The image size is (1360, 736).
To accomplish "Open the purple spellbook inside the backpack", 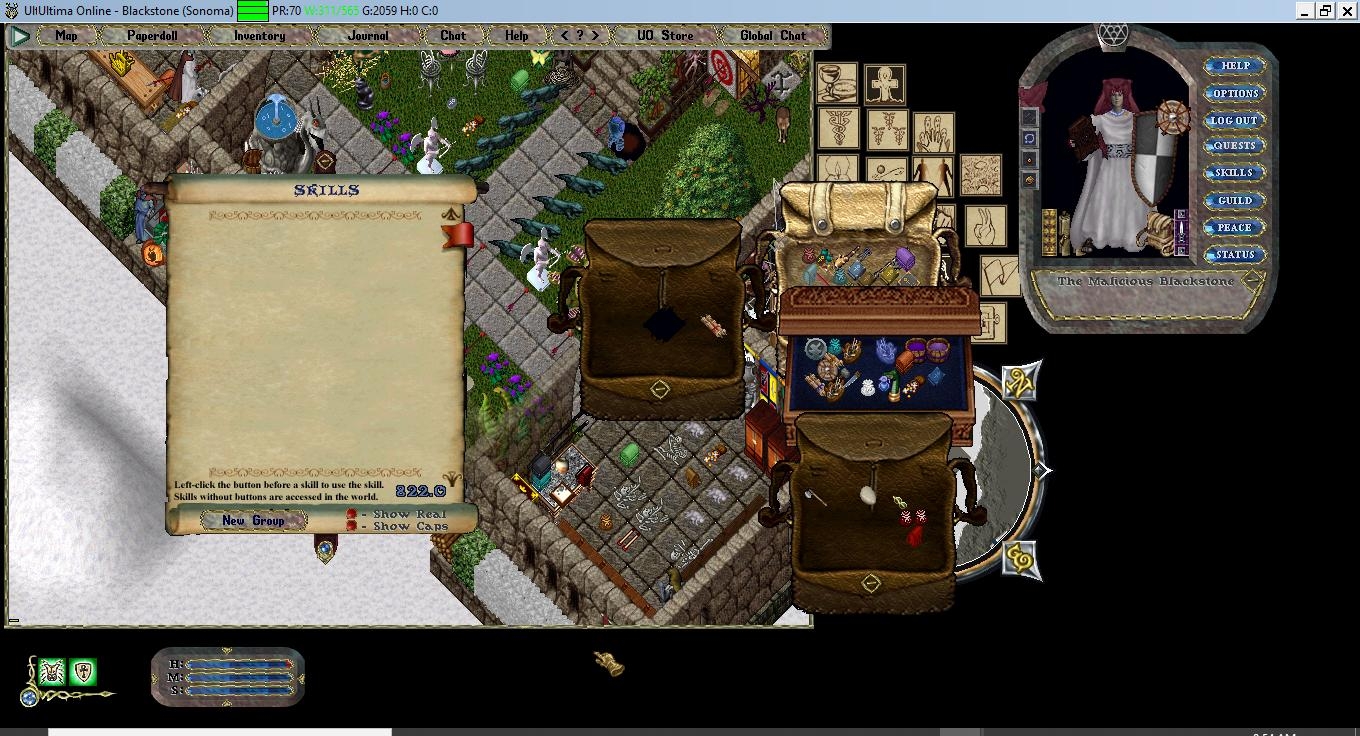I will [x=906, y=258].
